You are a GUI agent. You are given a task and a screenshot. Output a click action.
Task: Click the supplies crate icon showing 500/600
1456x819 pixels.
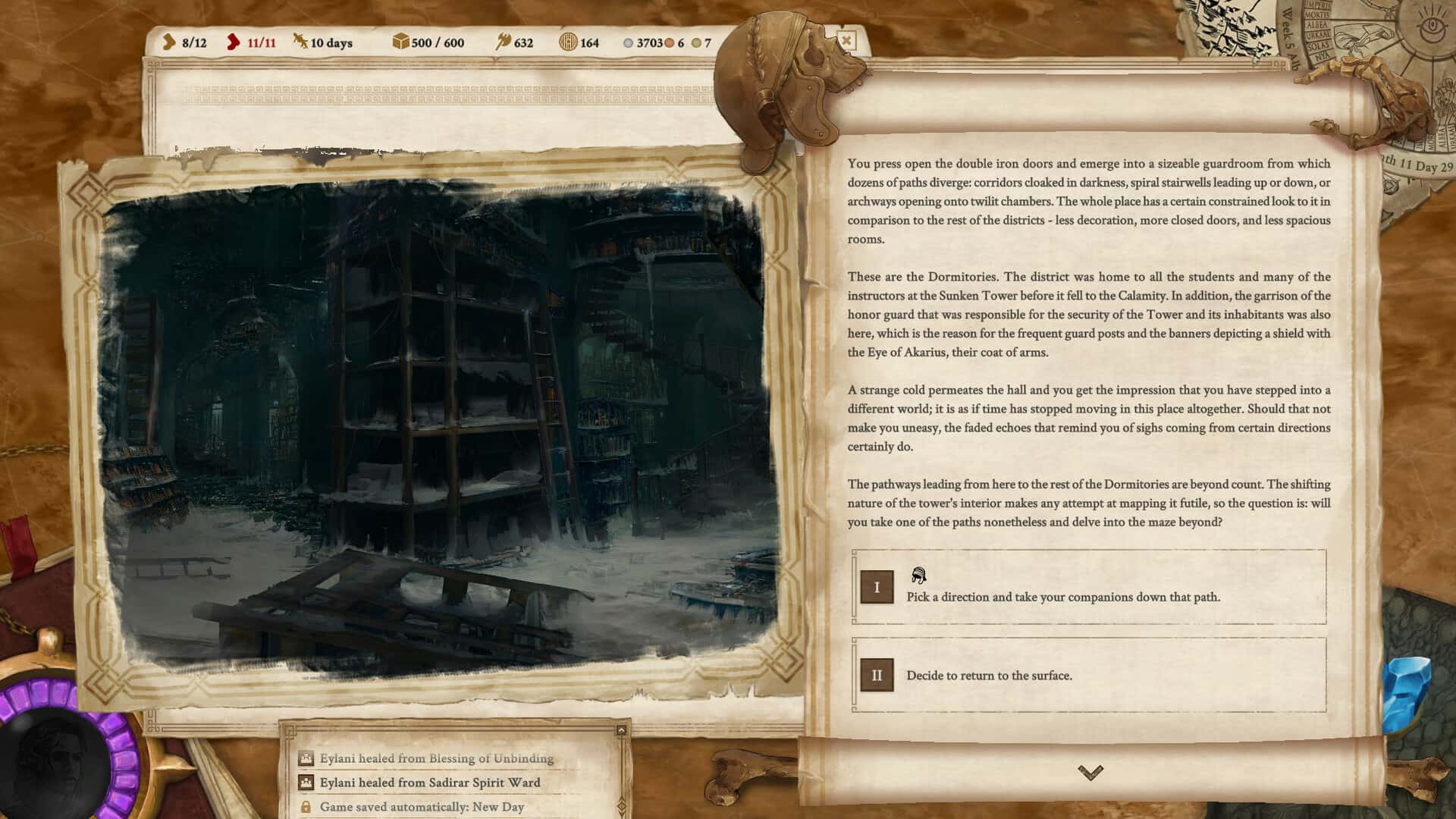tap(400, 43)
